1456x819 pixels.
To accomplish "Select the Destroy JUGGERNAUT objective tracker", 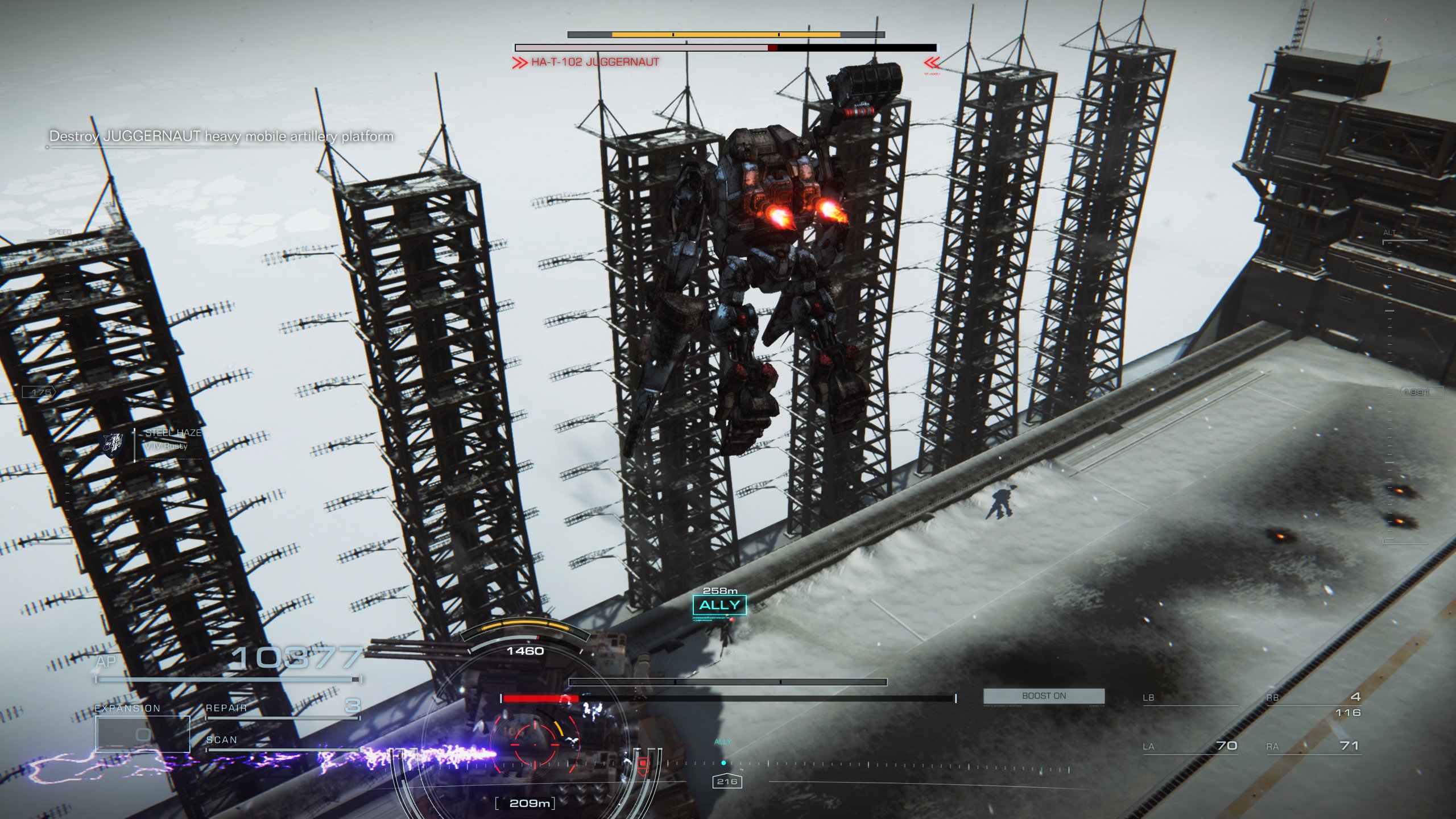I will pos(221,136).
